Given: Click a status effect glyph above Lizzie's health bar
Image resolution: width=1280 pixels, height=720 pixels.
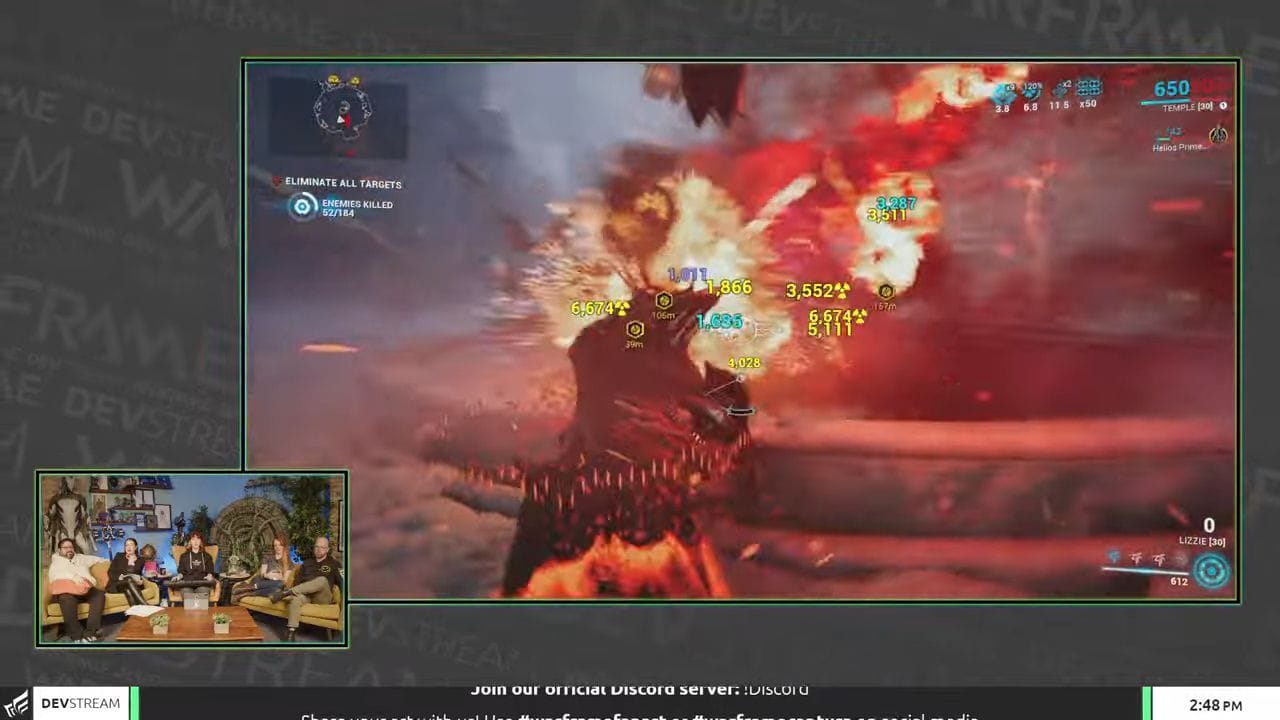Looking at the screenshot, I should 1136,559.
